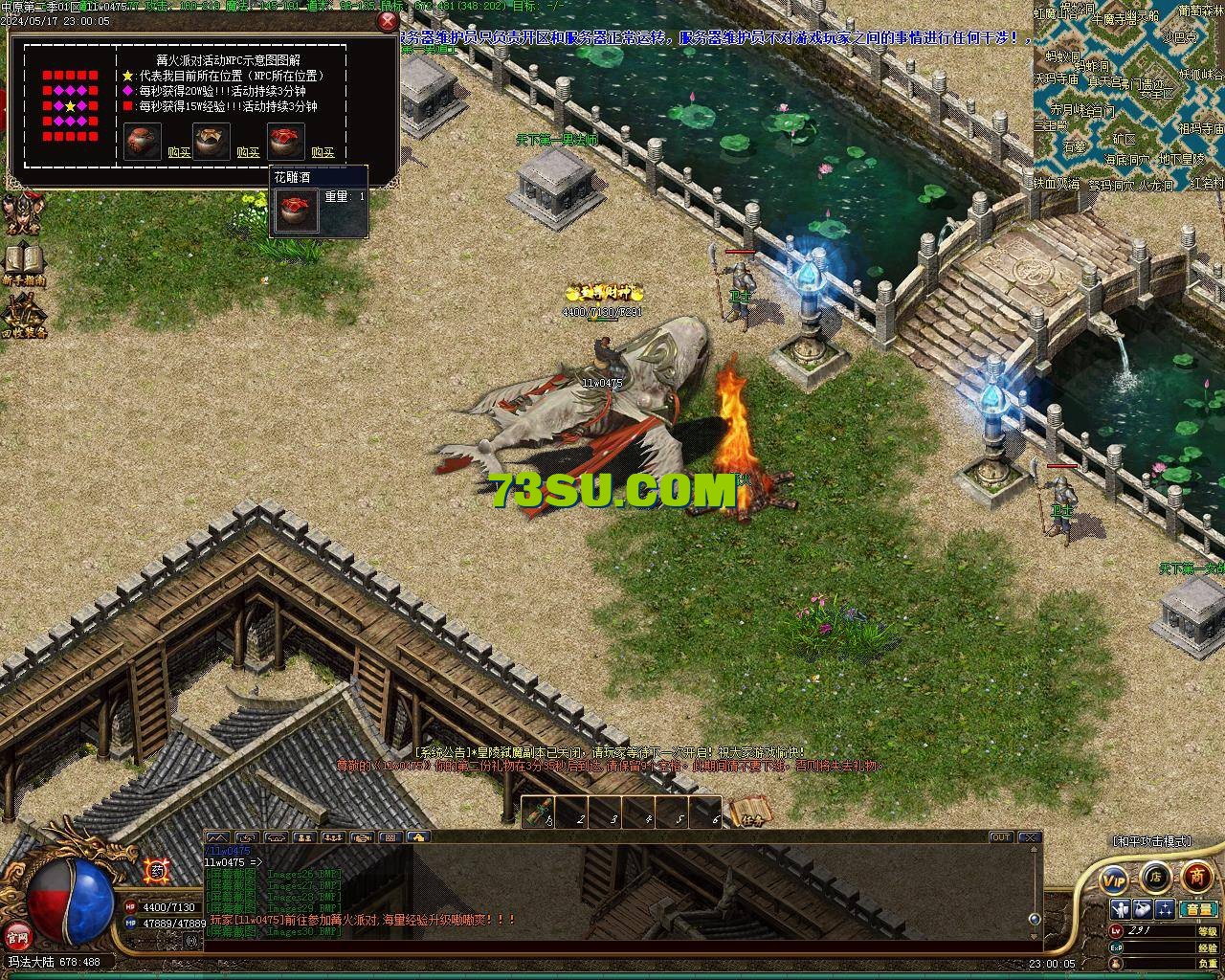Buy the red clay wine jar
This screenshot has height=980, width=1225.
pos(179,152)
